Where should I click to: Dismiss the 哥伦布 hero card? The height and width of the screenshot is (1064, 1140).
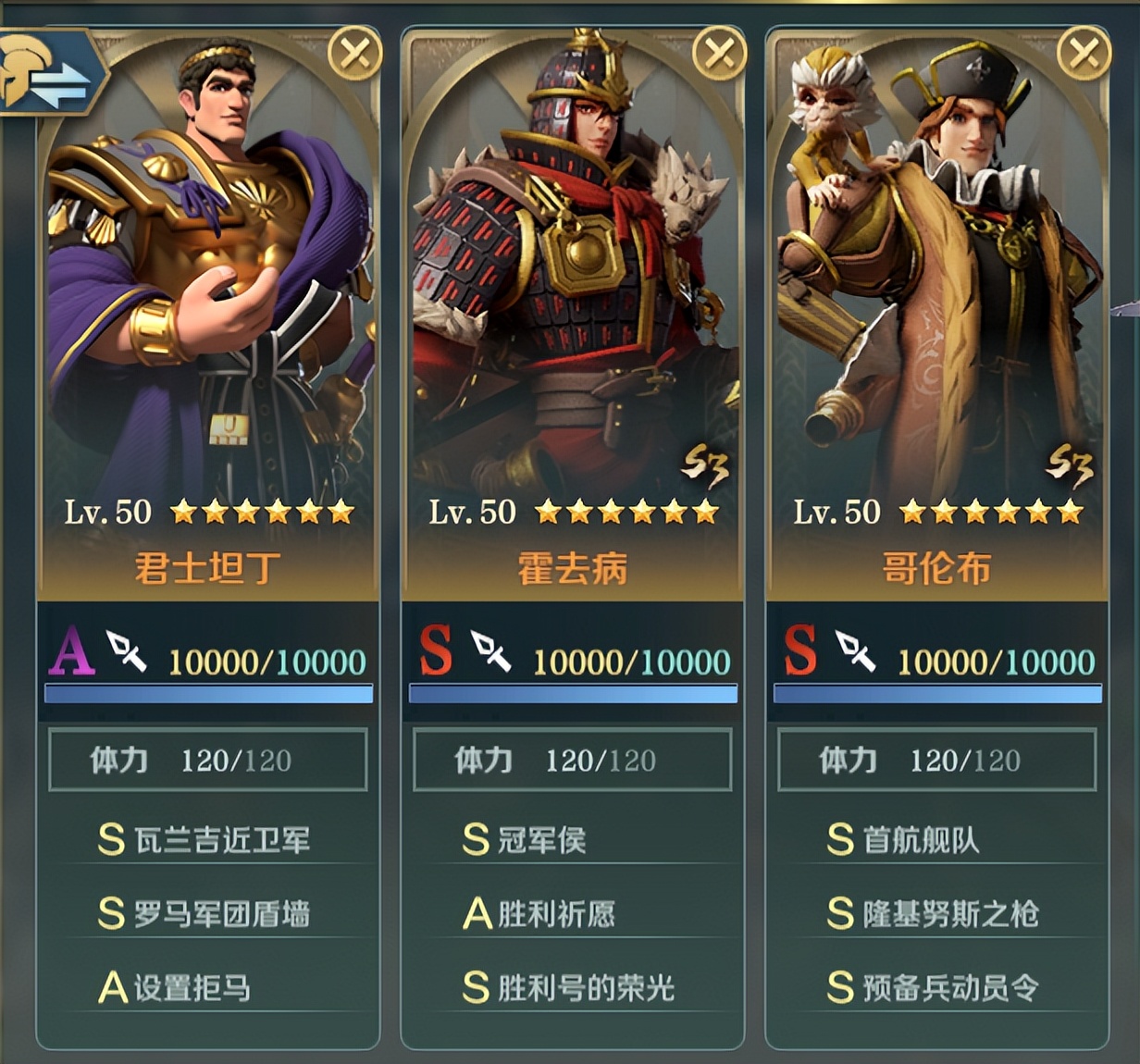(1084, 55)
